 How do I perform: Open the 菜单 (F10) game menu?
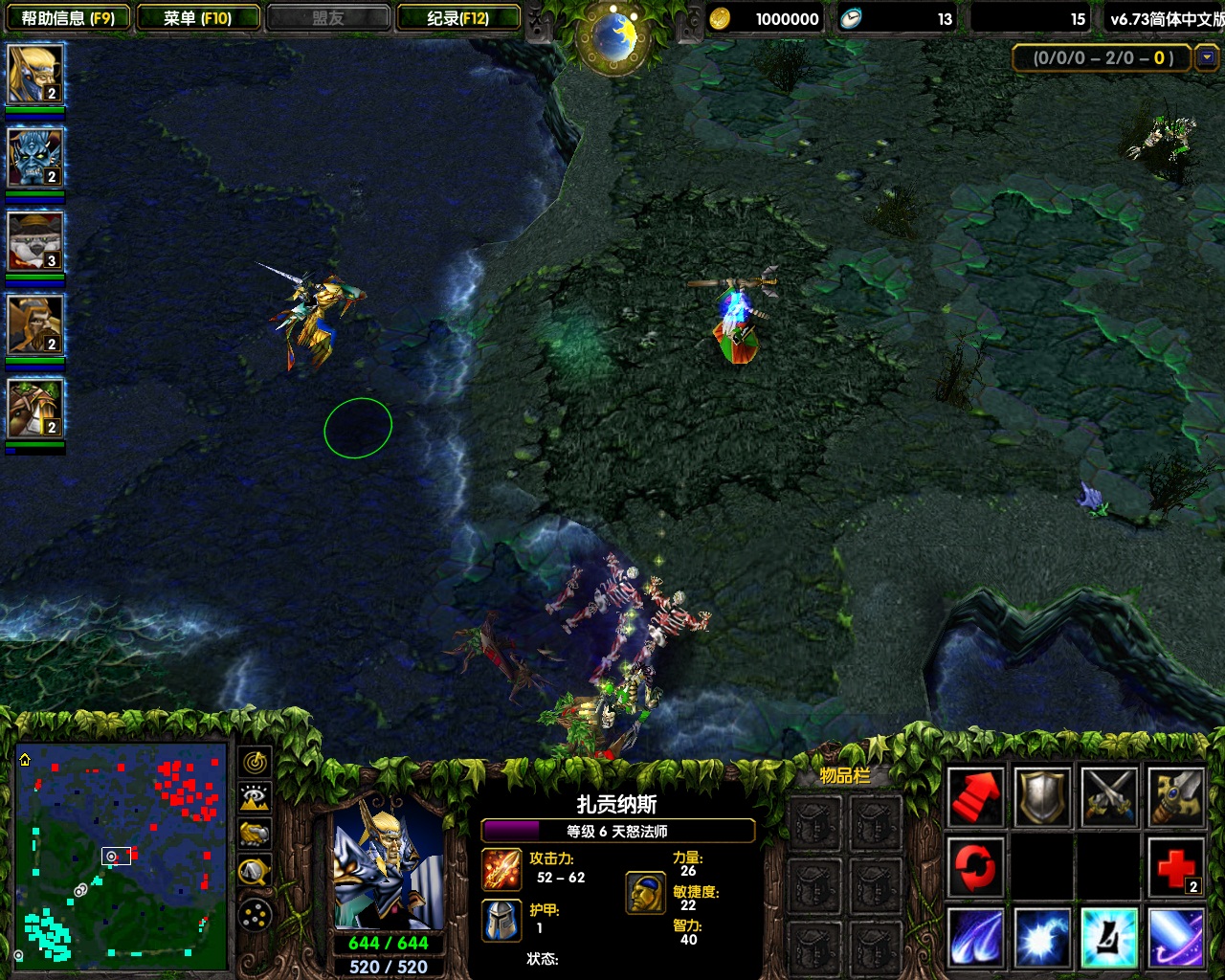[198, 18]
